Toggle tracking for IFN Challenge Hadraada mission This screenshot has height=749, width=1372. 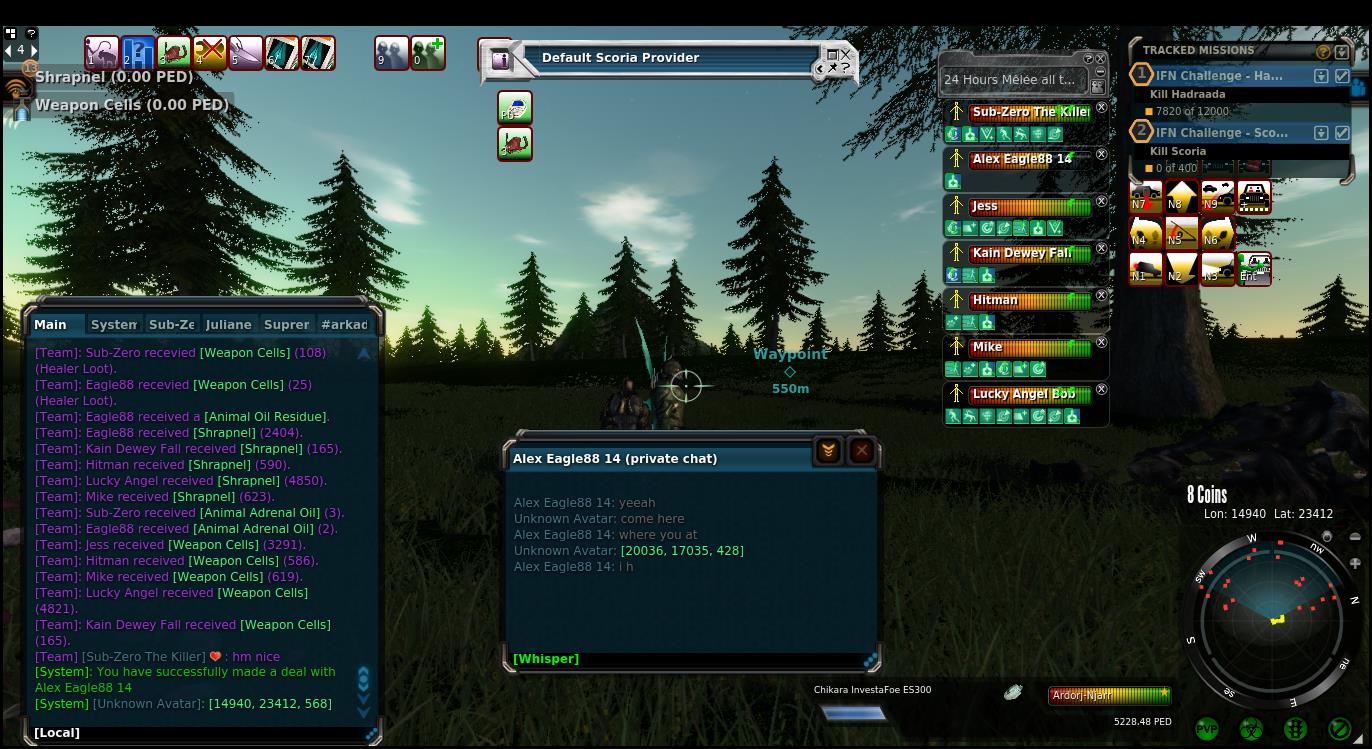point(1342,76)
